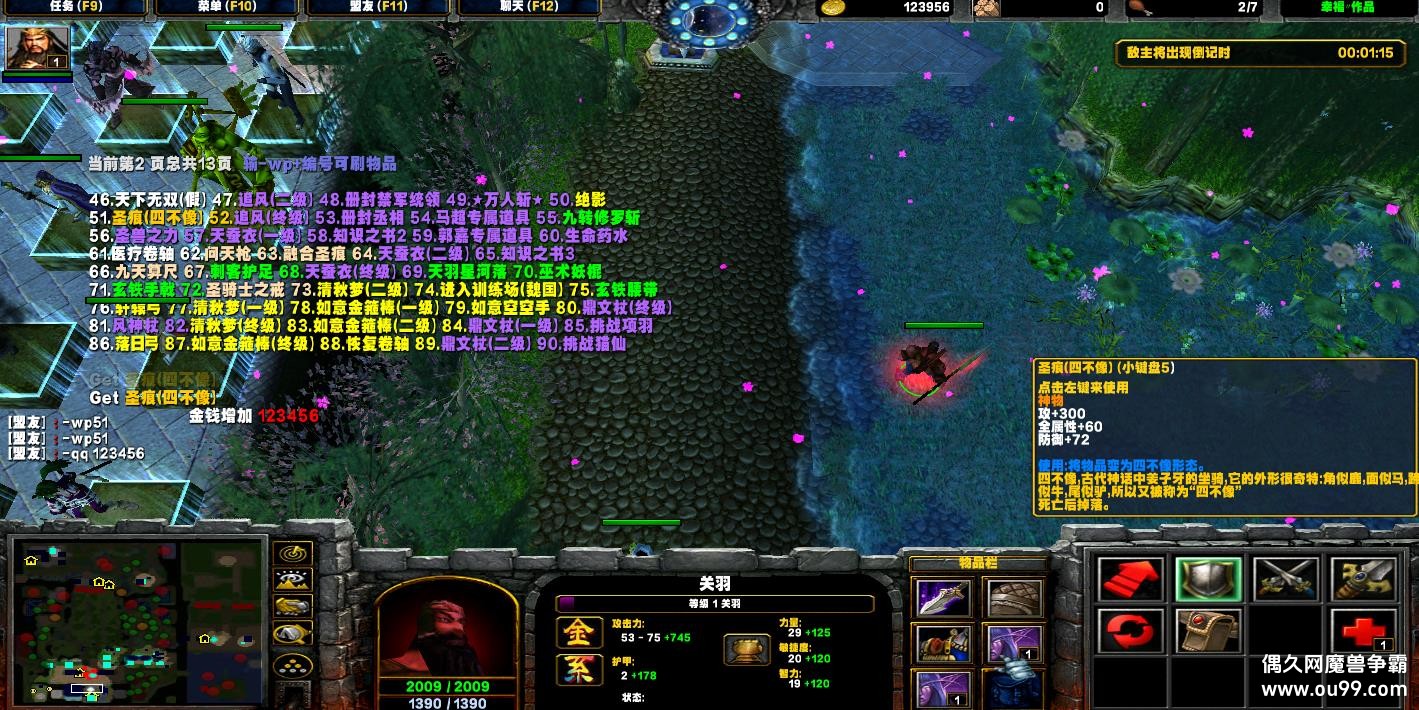
Task: Choose the crossed swords Patrol command
Action: point(1285,580)
